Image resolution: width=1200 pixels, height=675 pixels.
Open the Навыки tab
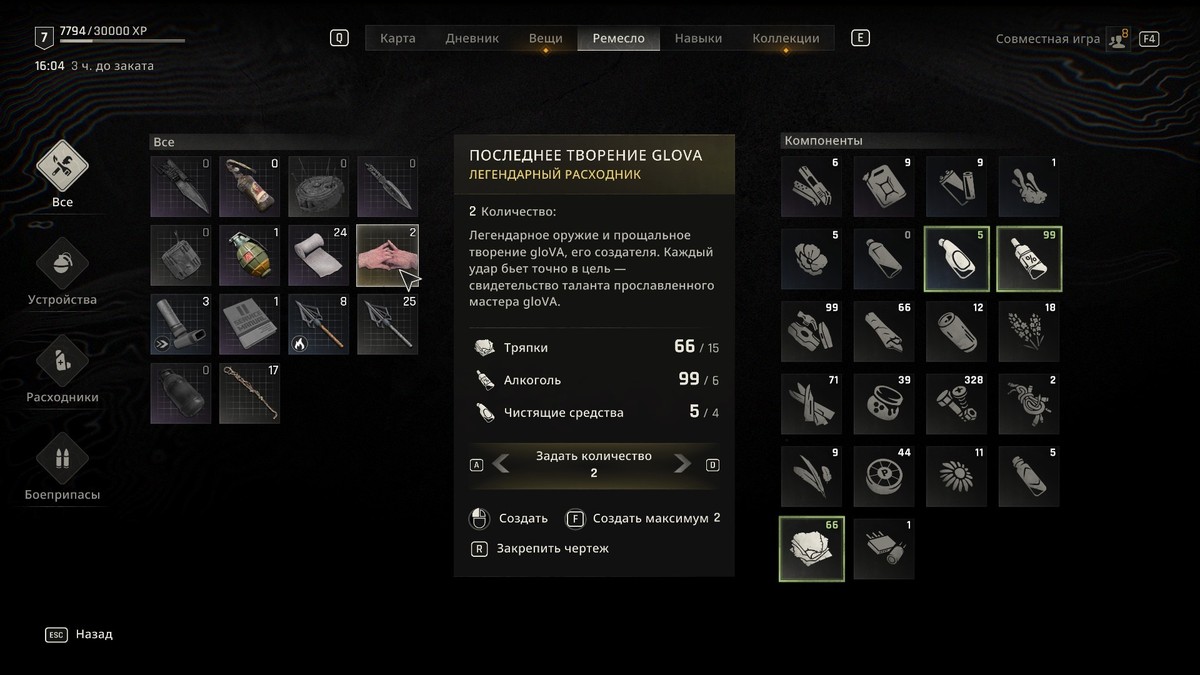pos(698,39)
